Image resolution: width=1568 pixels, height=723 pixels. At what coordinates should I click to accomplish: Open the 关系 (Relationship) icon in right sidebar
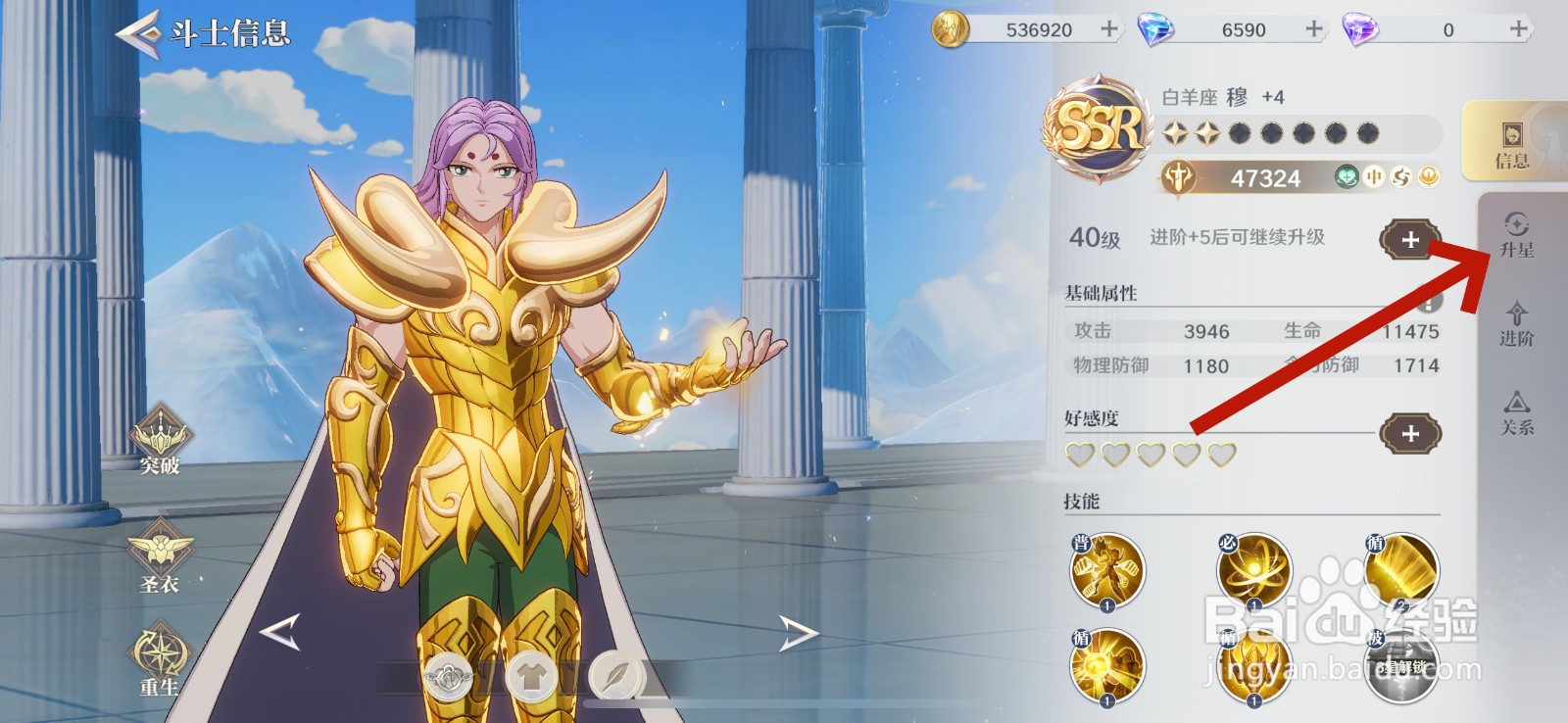coord(1517,415)
